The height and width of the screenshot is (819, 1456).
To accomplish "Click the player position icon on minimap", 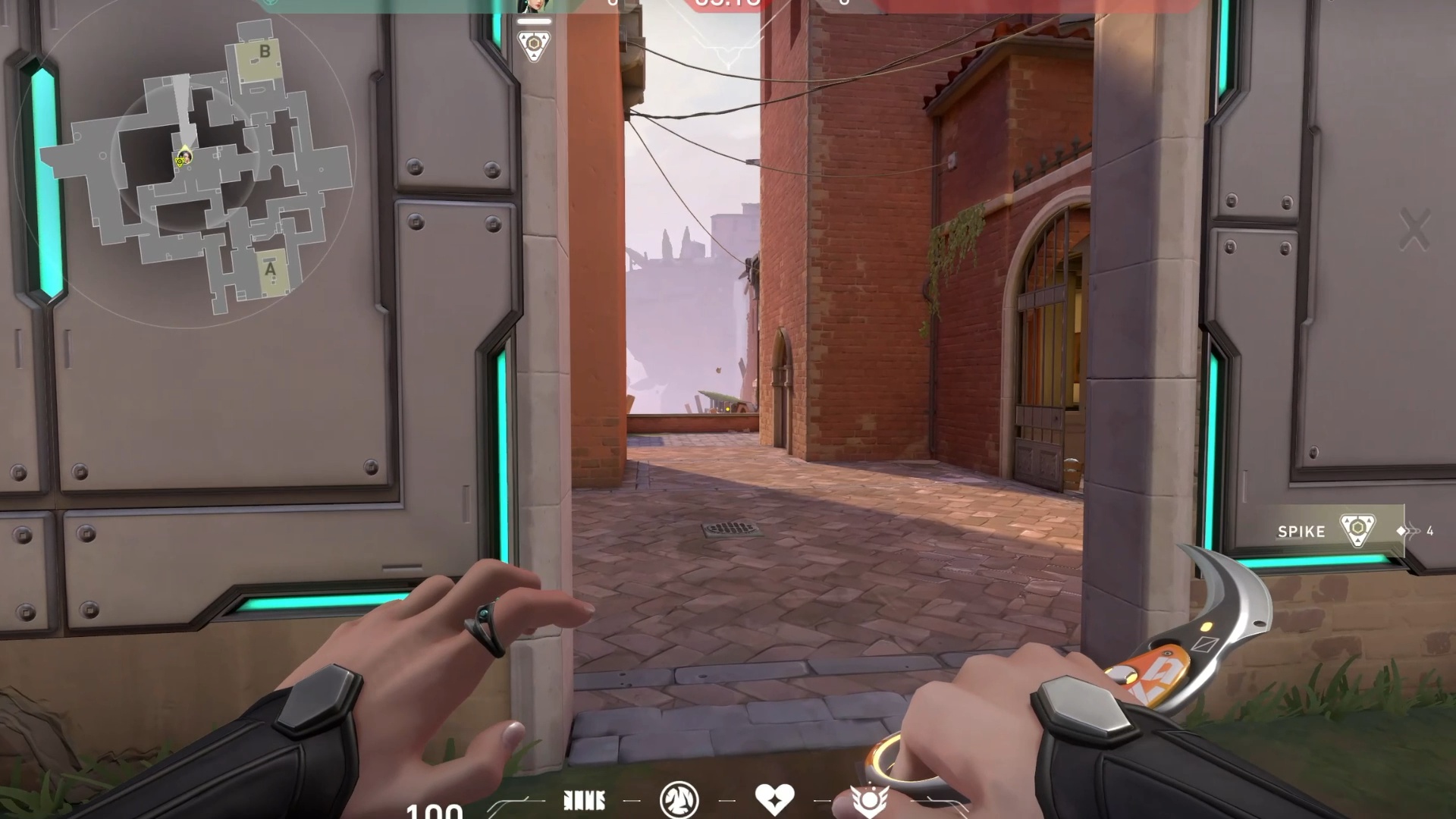I will (x=184, y=158).
